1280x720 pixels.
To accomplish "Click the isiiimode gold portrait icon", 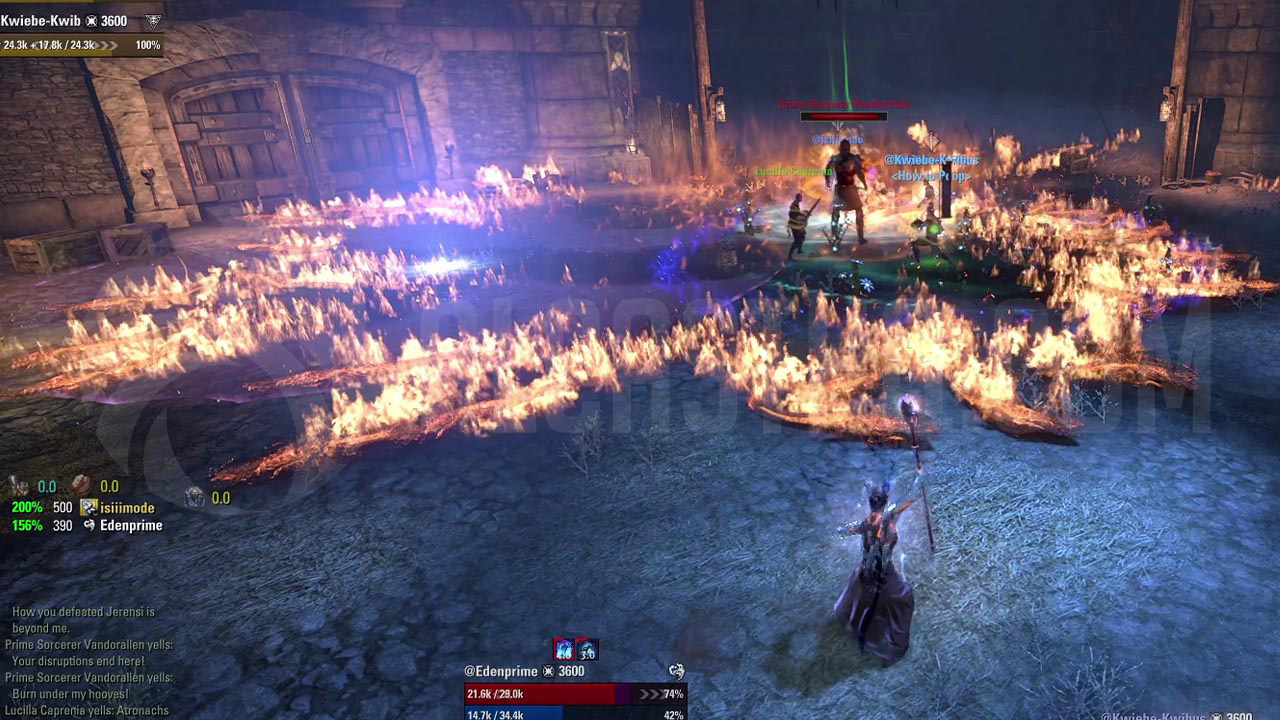I will click(x=89, y=508).
